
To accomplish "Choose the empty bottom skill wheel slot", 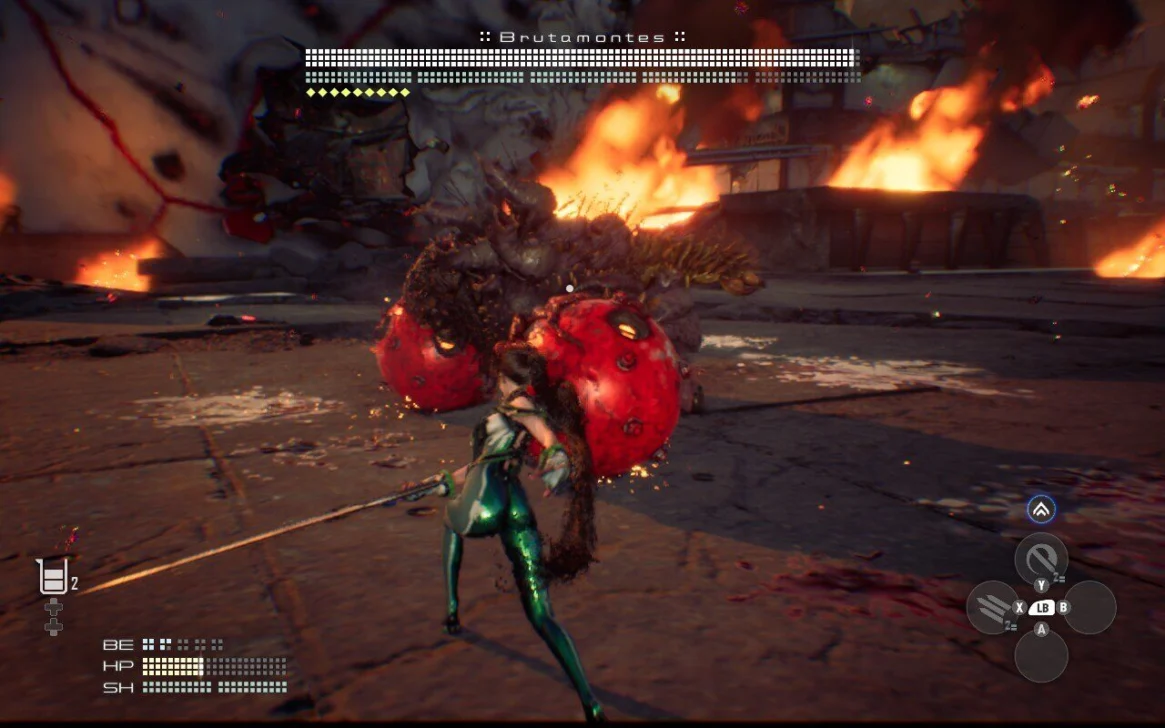I will click(1041, 656).
